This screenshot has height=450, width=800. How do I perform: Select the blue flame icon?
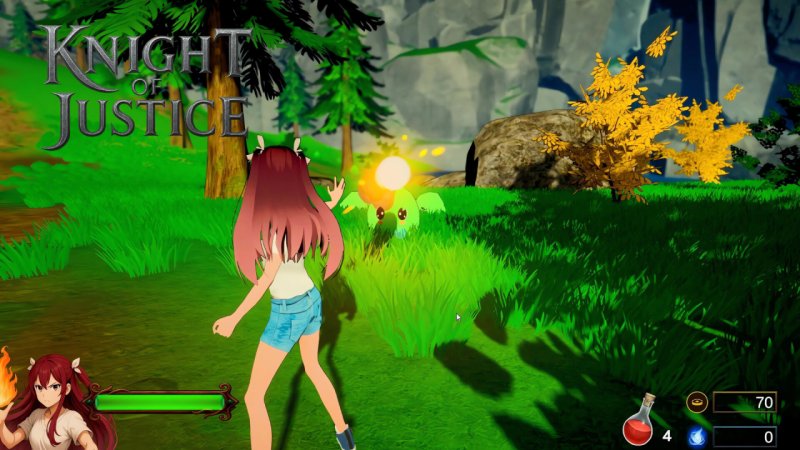[x=696, y=436]
